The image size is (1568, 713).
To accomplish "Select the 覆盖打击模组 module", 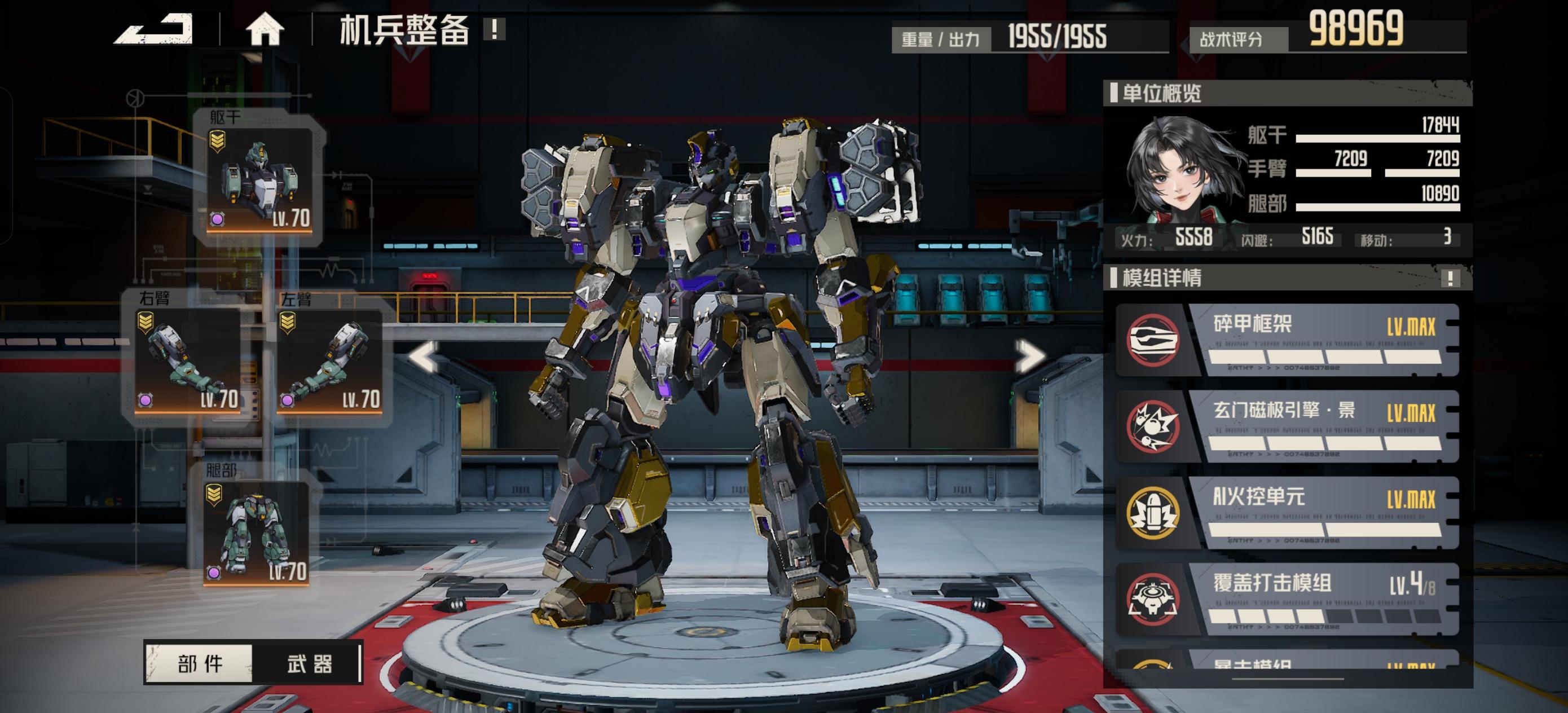I will tap(1287, 599).
